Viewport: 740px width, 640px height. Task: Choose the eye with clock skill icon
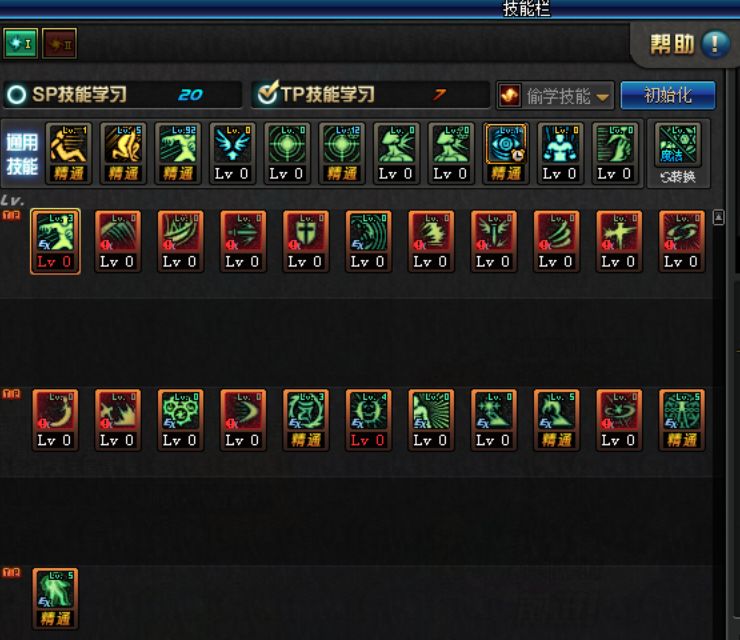click(505, 145)
